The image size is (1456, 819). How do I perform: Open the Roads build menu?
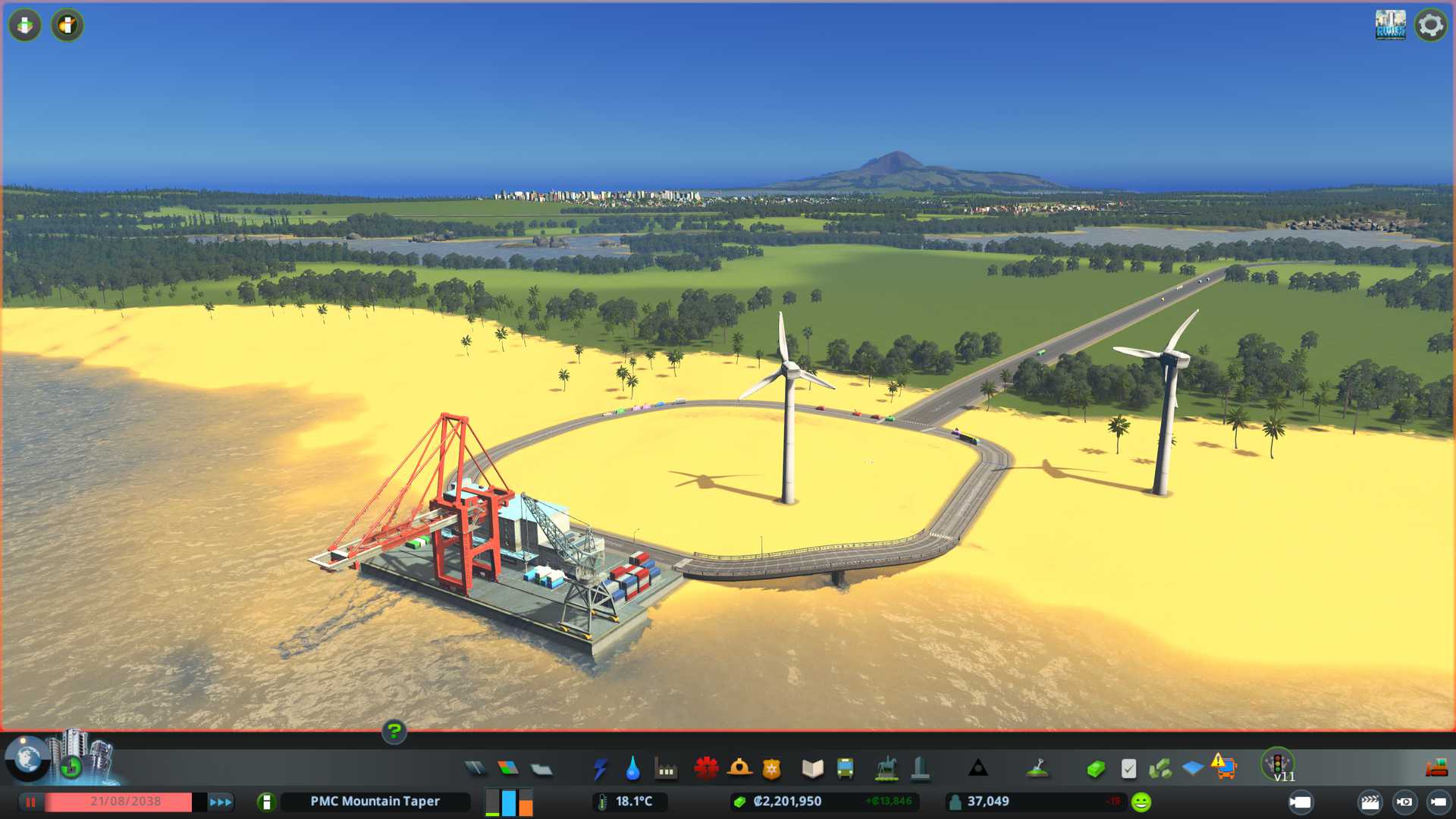[475, 769]
